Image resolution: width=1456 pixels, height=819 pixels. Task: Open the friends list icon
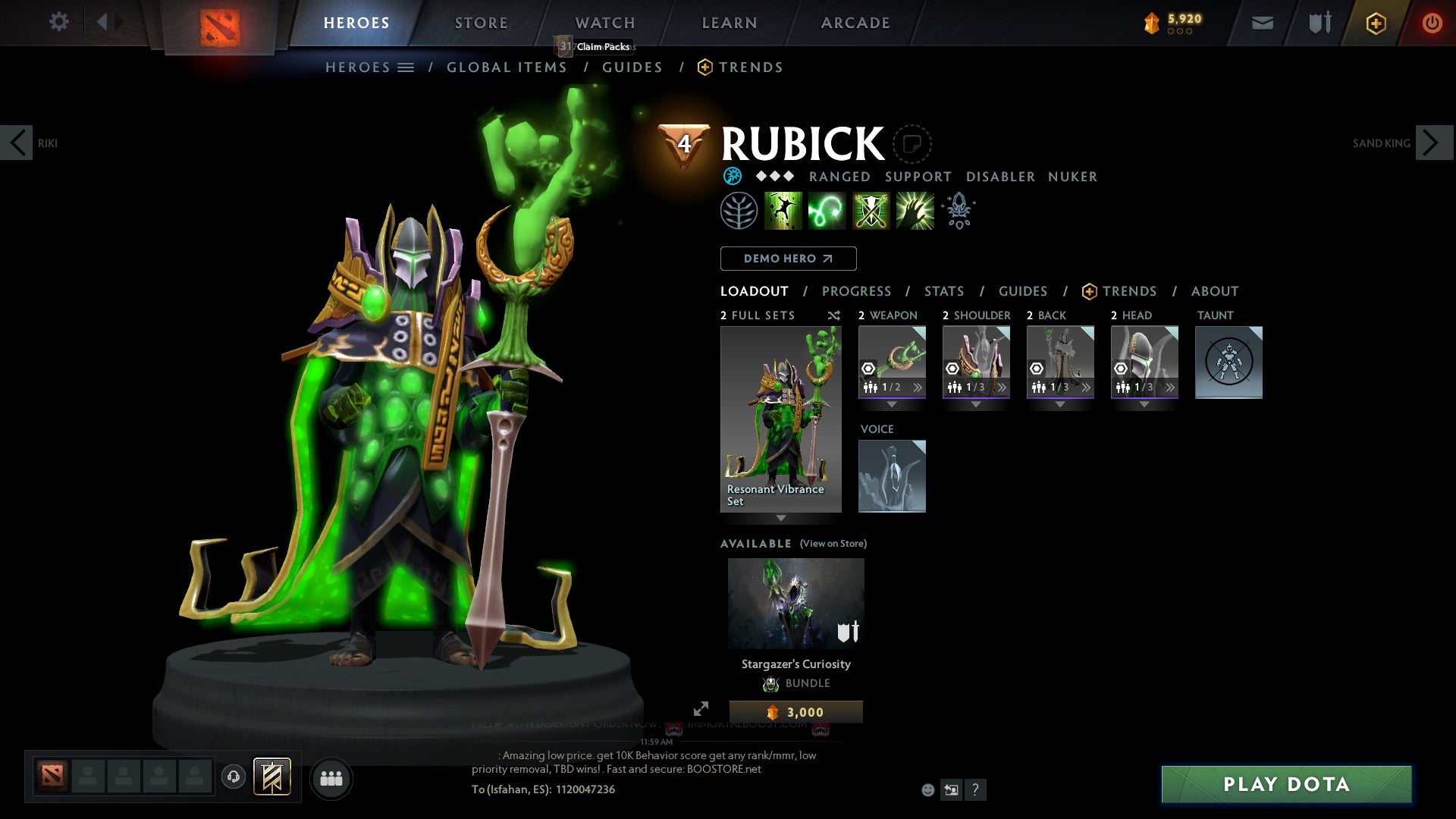click(331, 778)
